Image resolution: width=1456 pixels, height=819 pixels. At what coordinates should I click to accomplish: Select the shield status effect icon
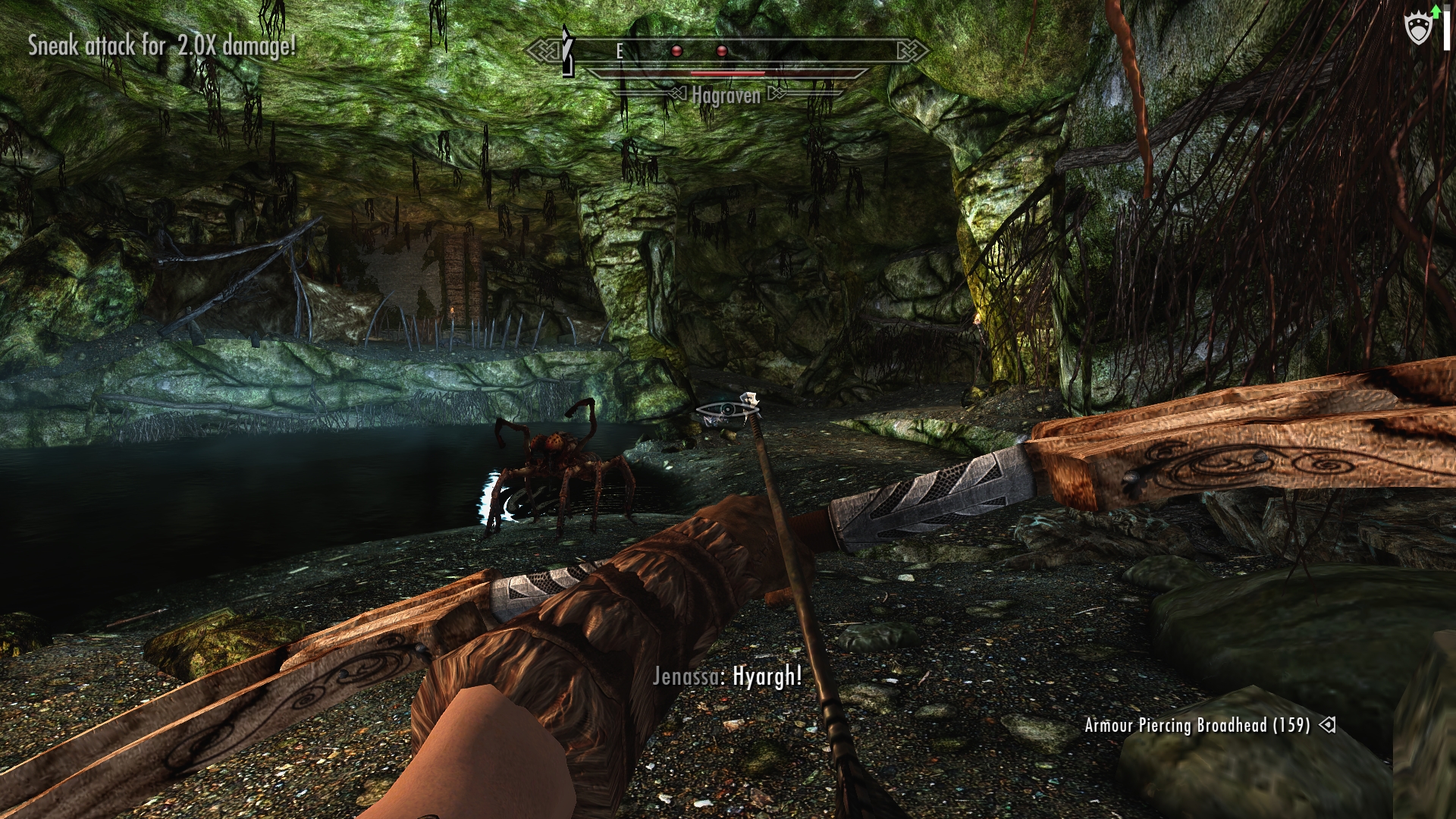(1418, 30)
